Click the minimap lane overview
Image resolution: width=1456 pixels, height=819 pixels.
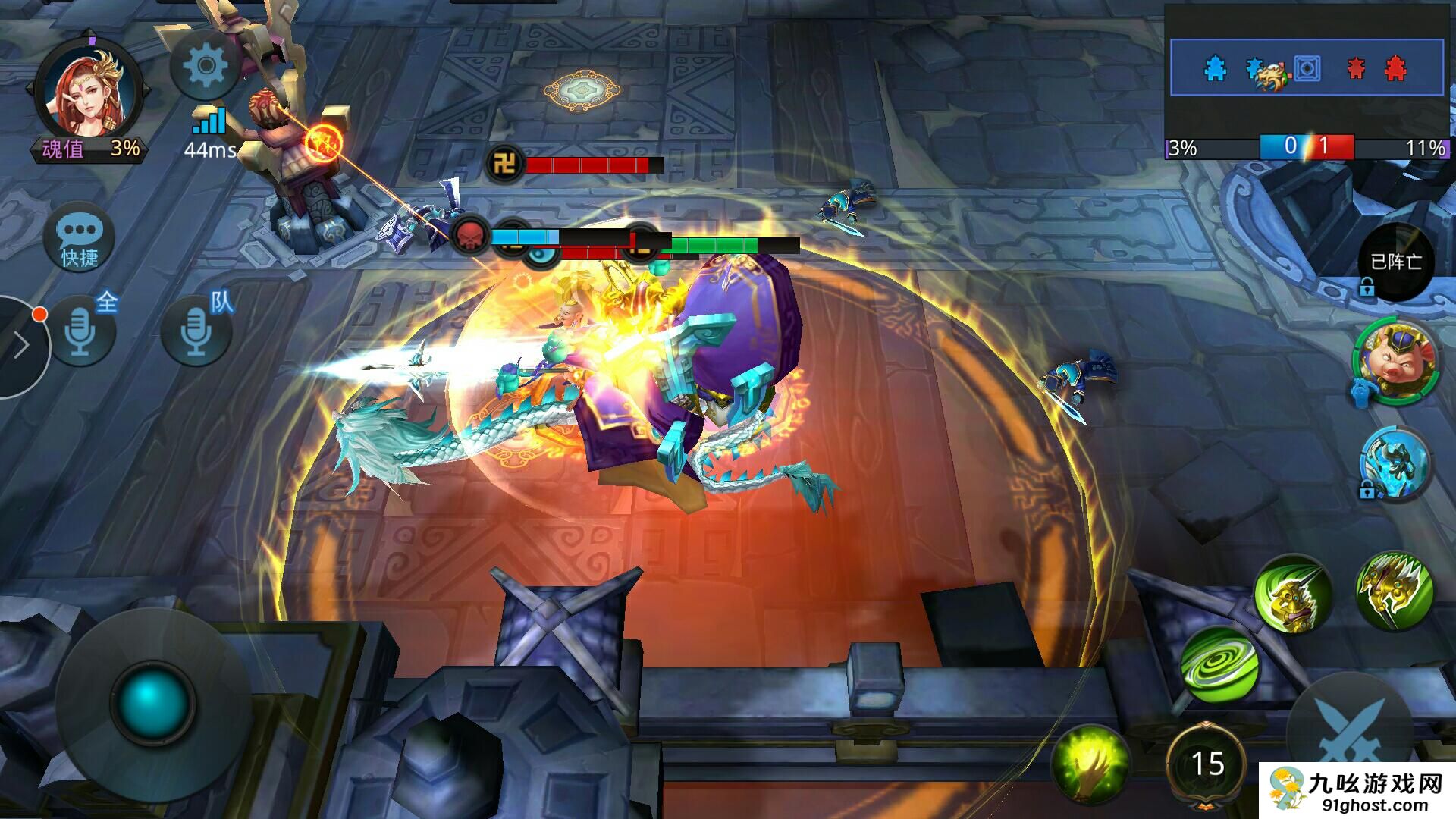click(1306, 68)
